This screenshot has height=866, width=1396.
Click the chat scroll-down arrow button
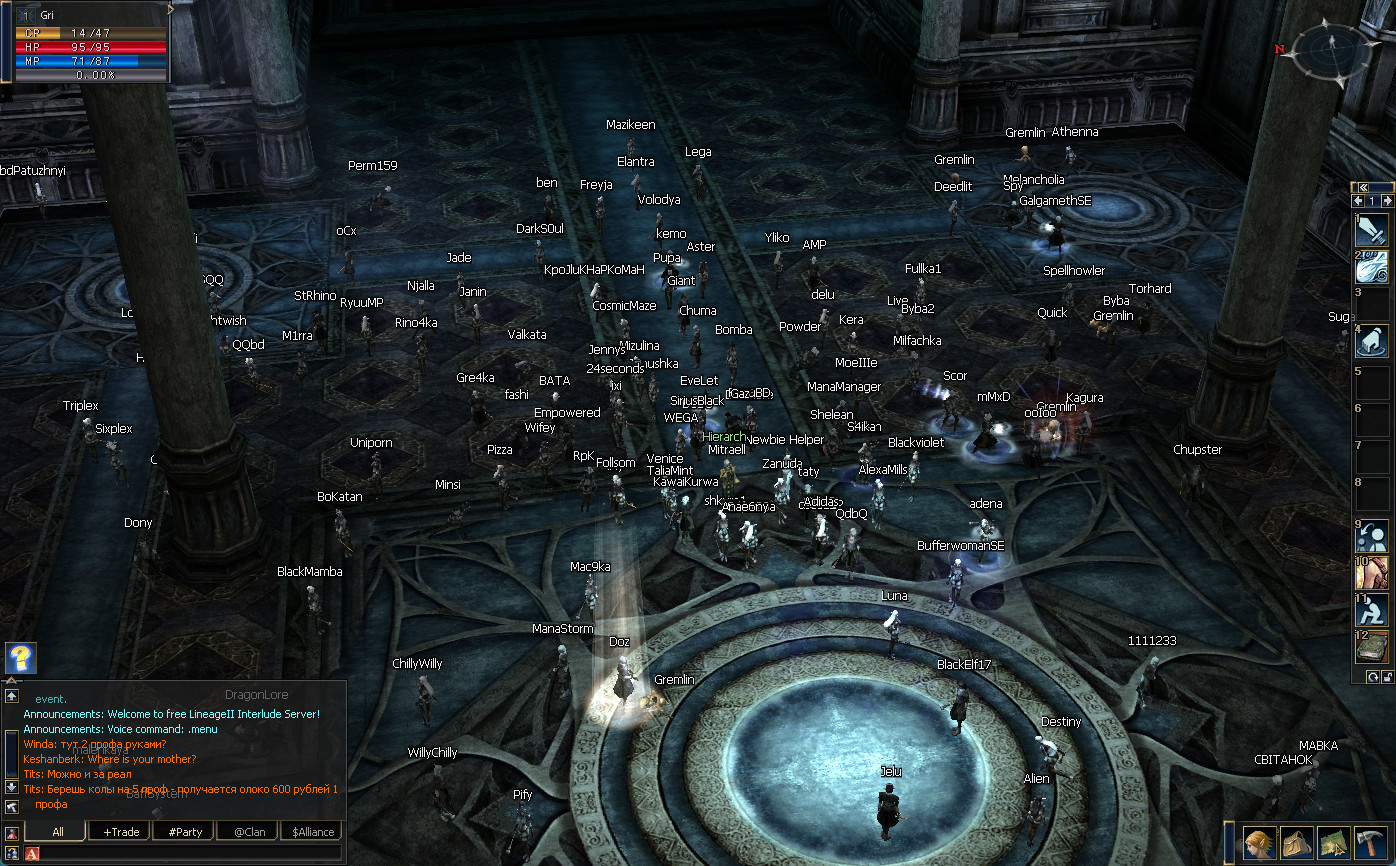(x=12, y=786)
